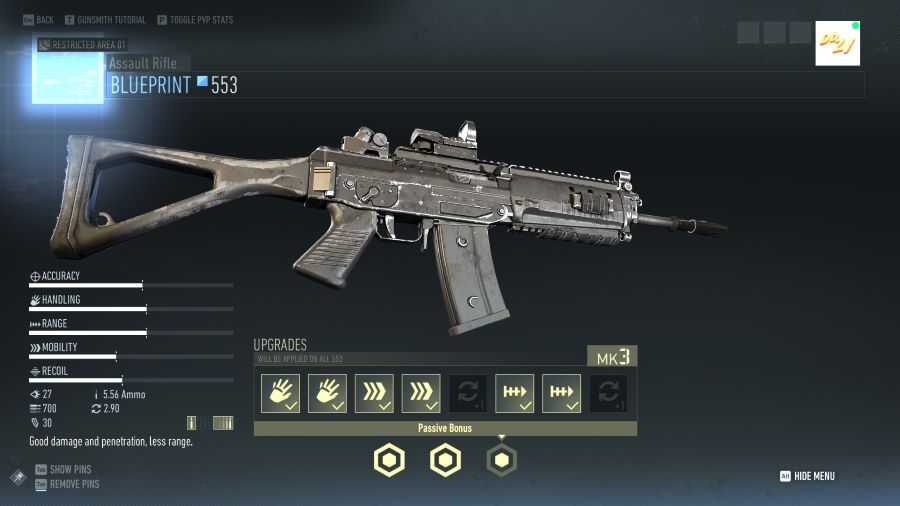
Task: Choose the locked reload upgrade between mobility and range
Action: [468, 394]
